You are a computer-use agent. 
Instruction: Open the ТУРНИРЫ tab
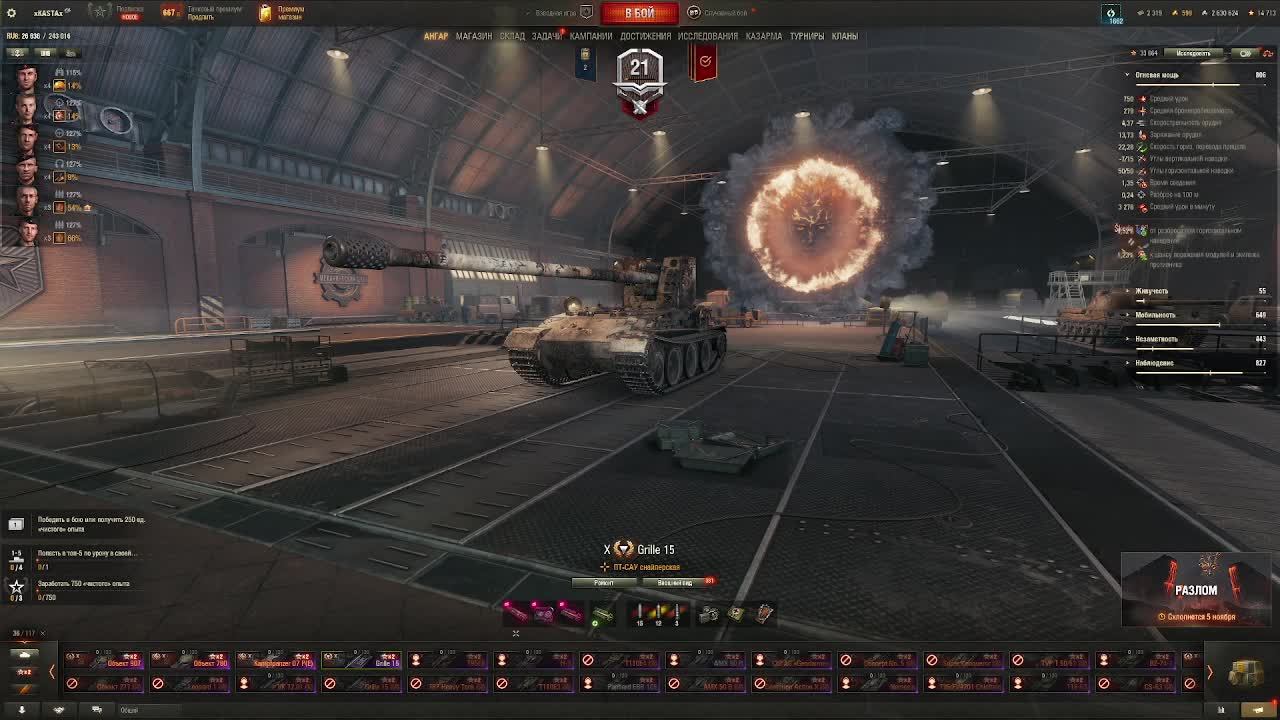click(807, 36)
